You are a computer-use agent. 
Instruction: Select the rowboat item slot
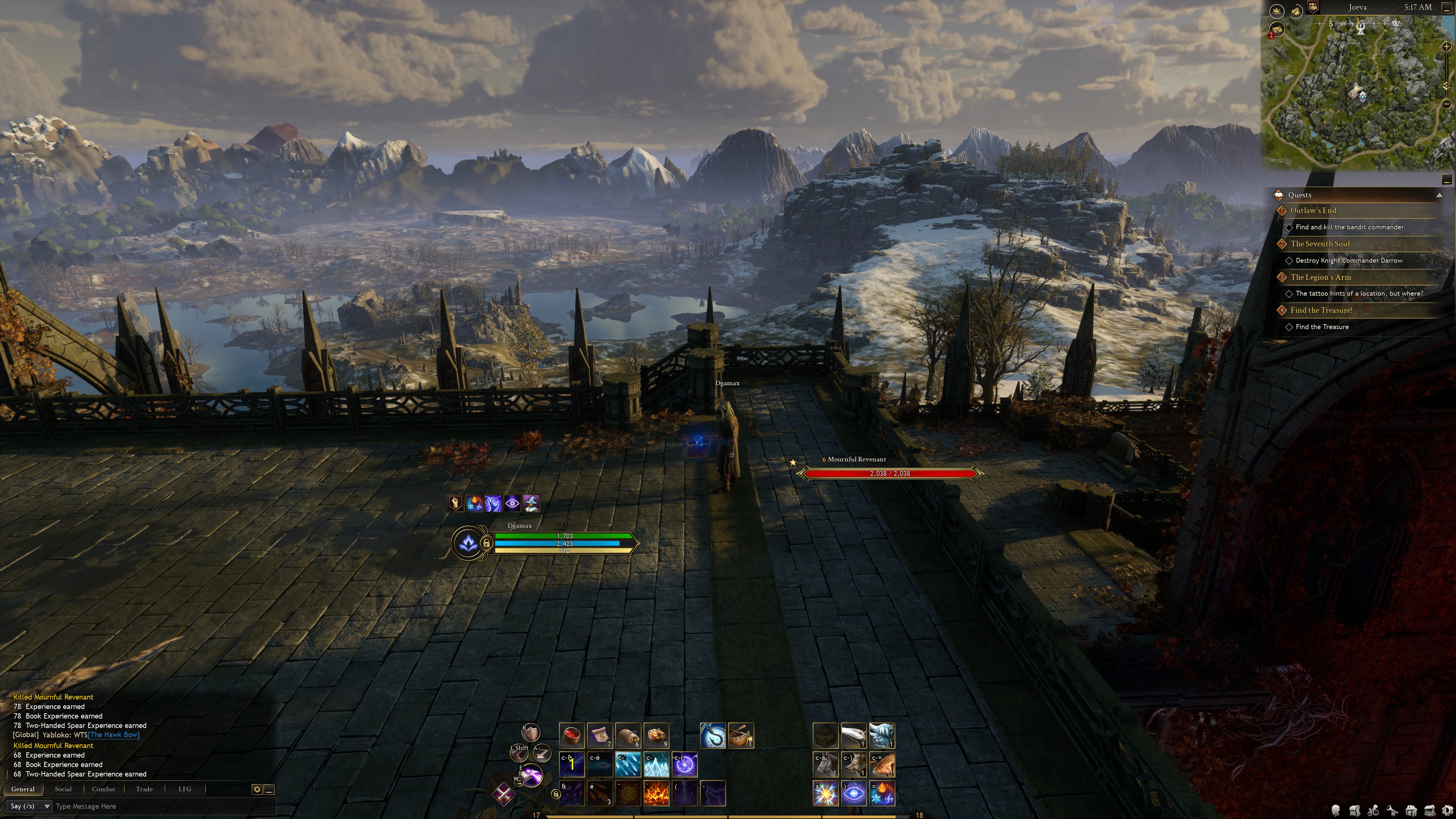pyautogui.click(x=741, y=735)
